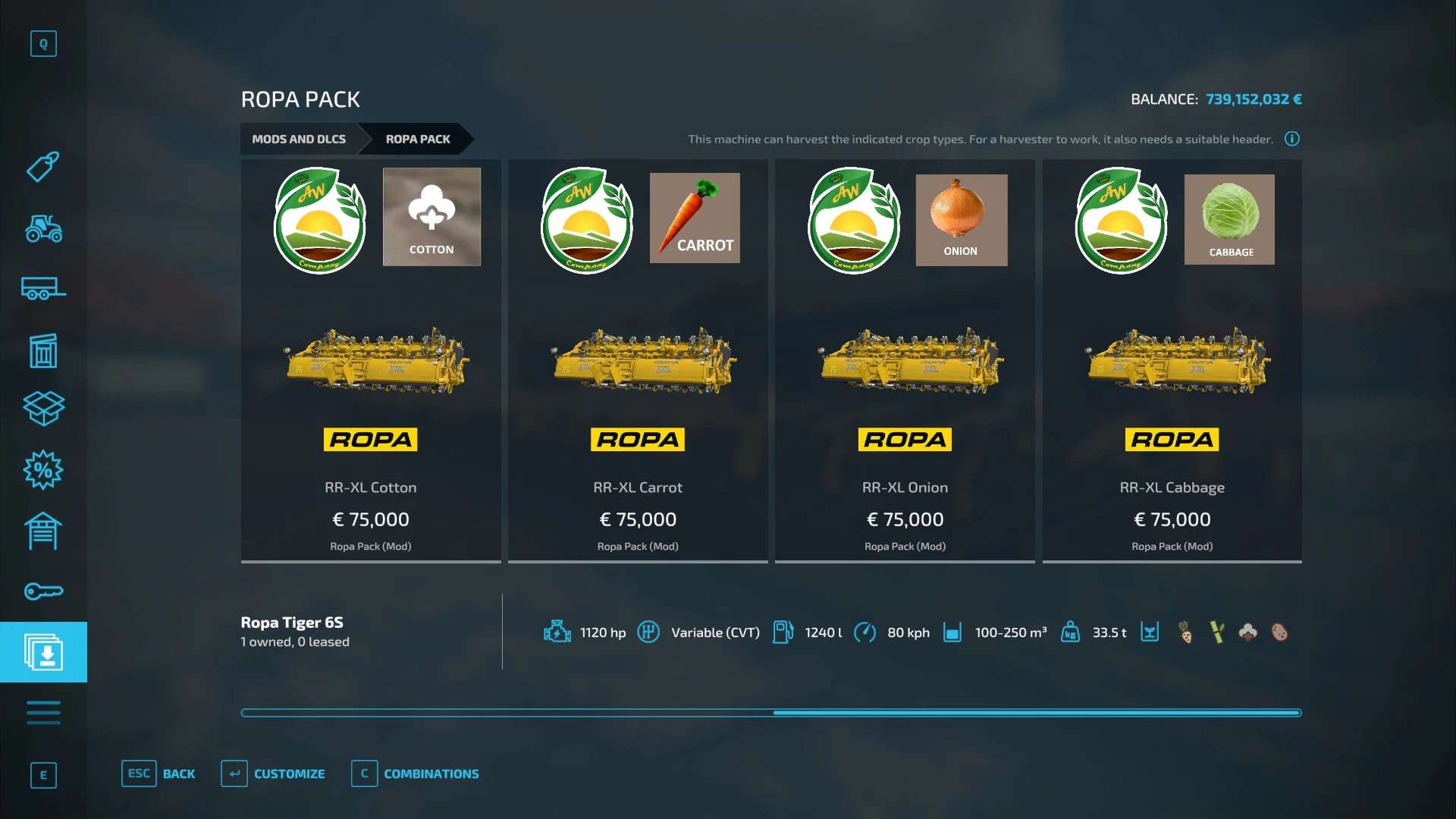Image resolution: width=1456 pixels, height=819 pixels.
Task: Click the Ropa Pack breadcrumb
Action: point(418,140)
